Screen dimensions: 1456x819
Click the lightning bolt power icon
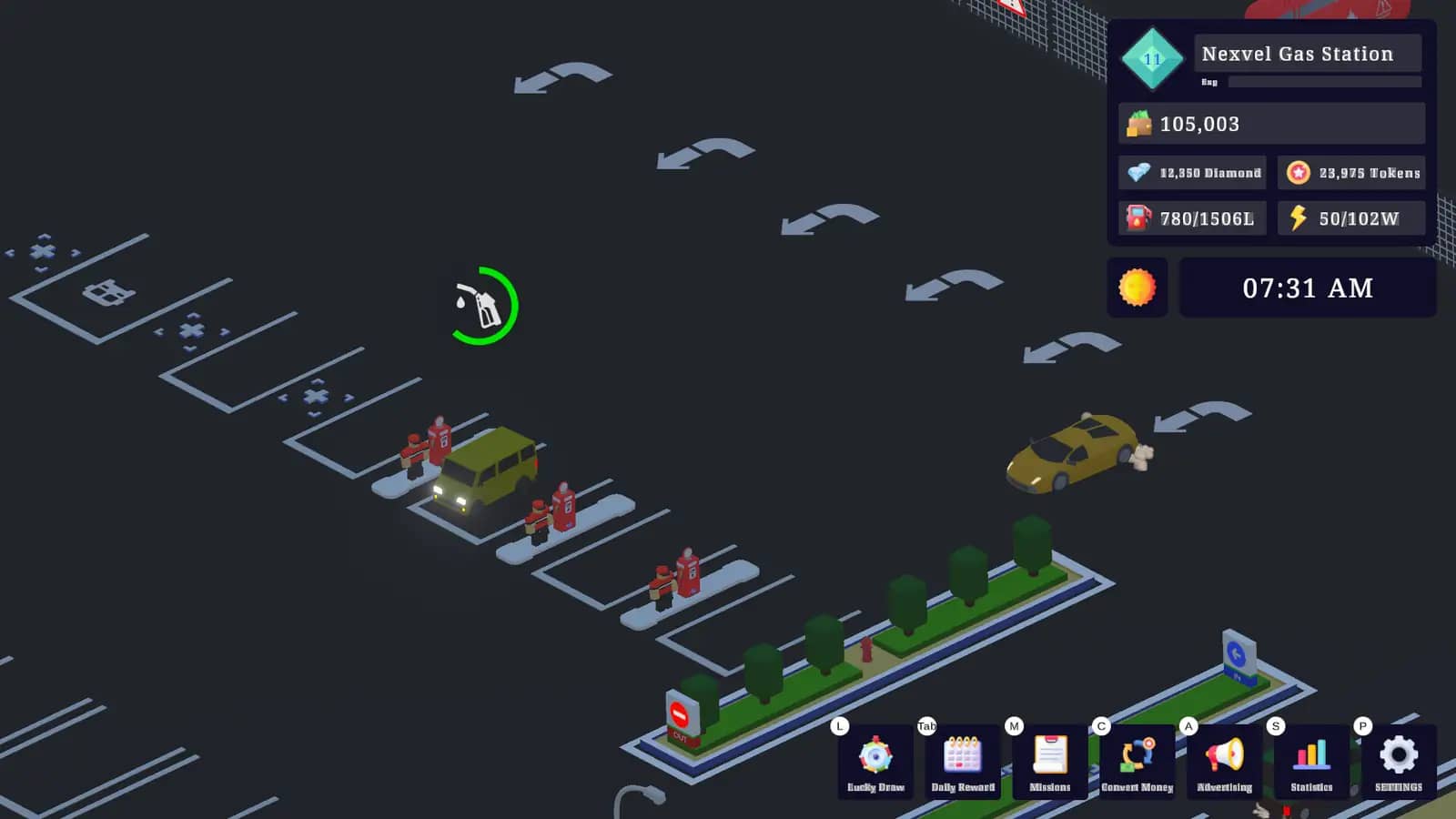[1299, 217]
